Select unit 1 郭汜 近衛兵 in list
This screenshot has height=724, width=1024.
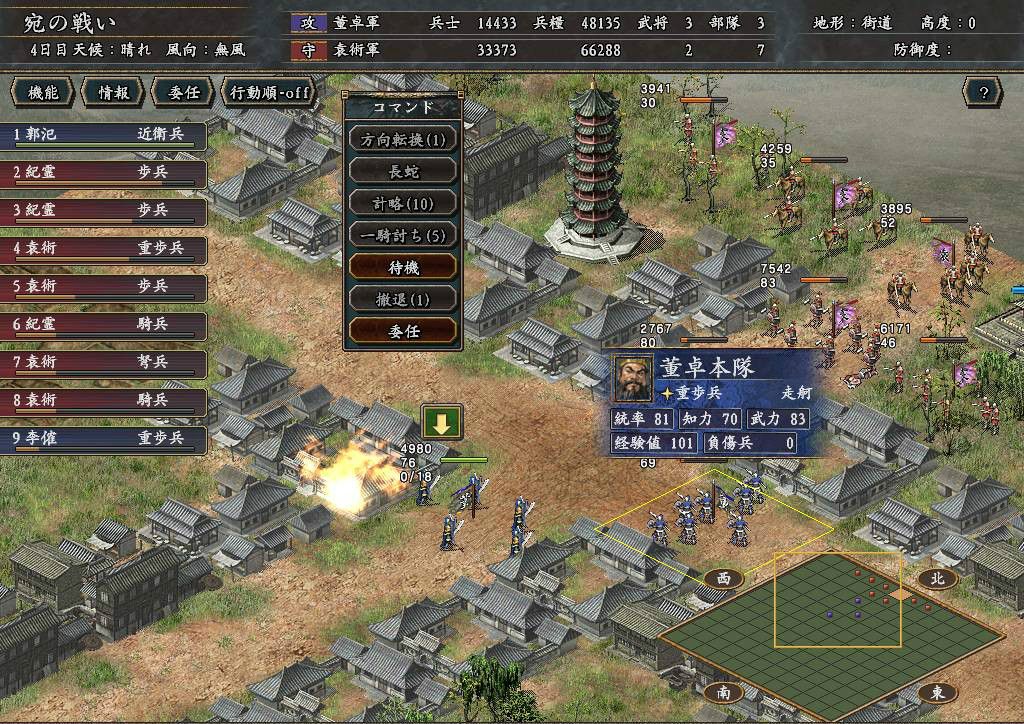point(103,133)
